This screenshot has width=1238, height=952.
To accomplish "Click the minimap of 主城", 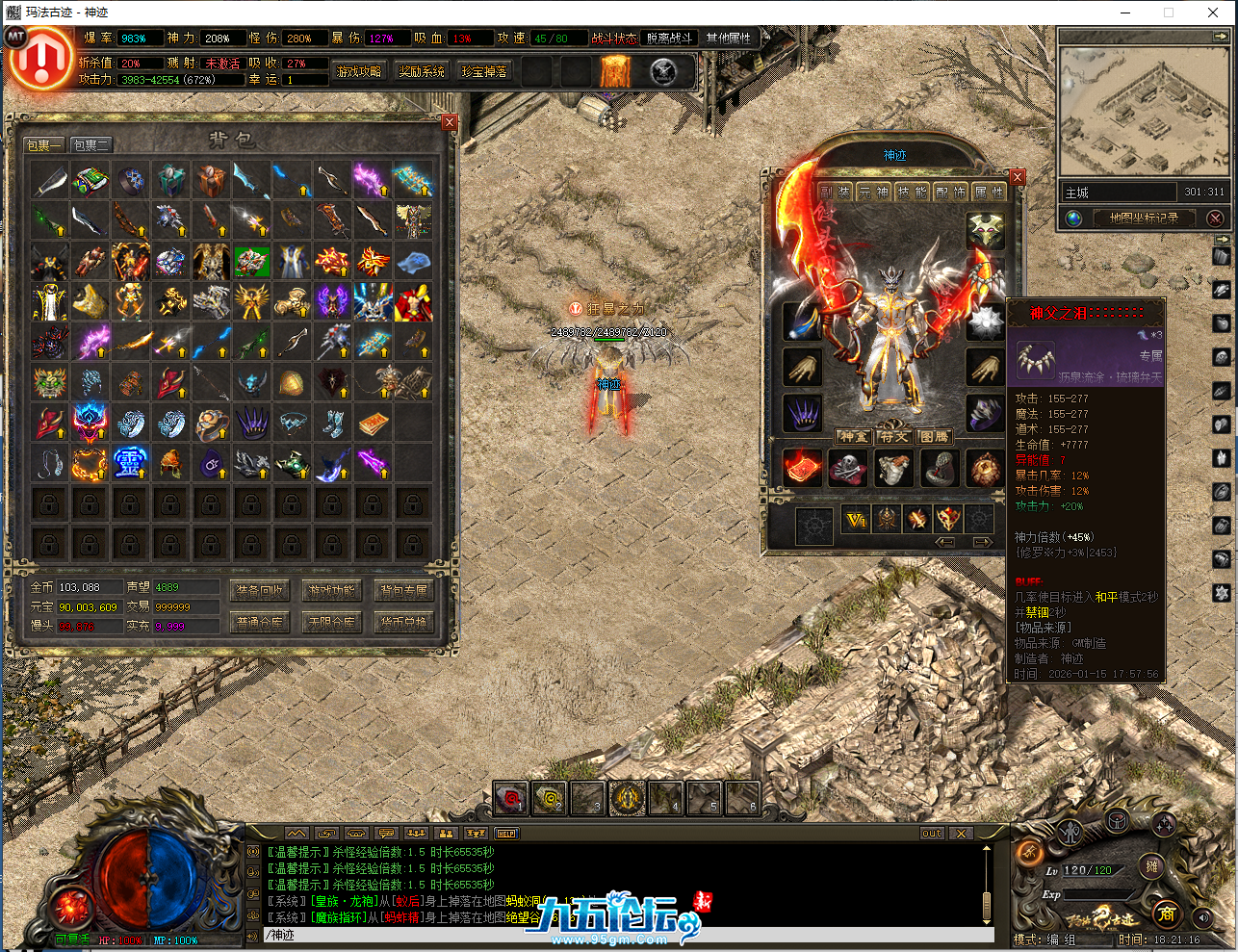I will (x=1144, y=111).
